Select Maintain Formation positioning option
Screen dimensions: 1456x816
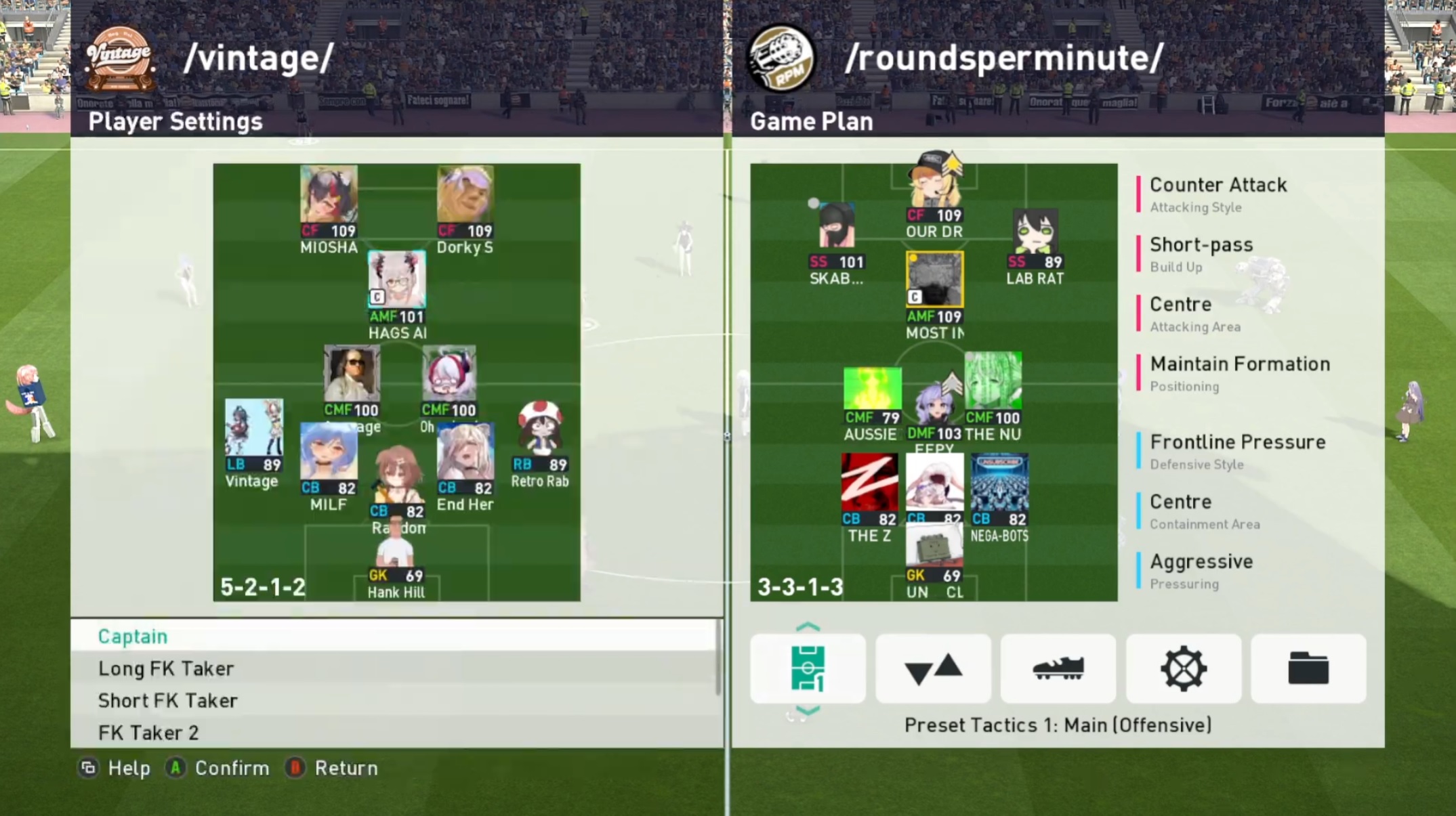point(1239,372)
